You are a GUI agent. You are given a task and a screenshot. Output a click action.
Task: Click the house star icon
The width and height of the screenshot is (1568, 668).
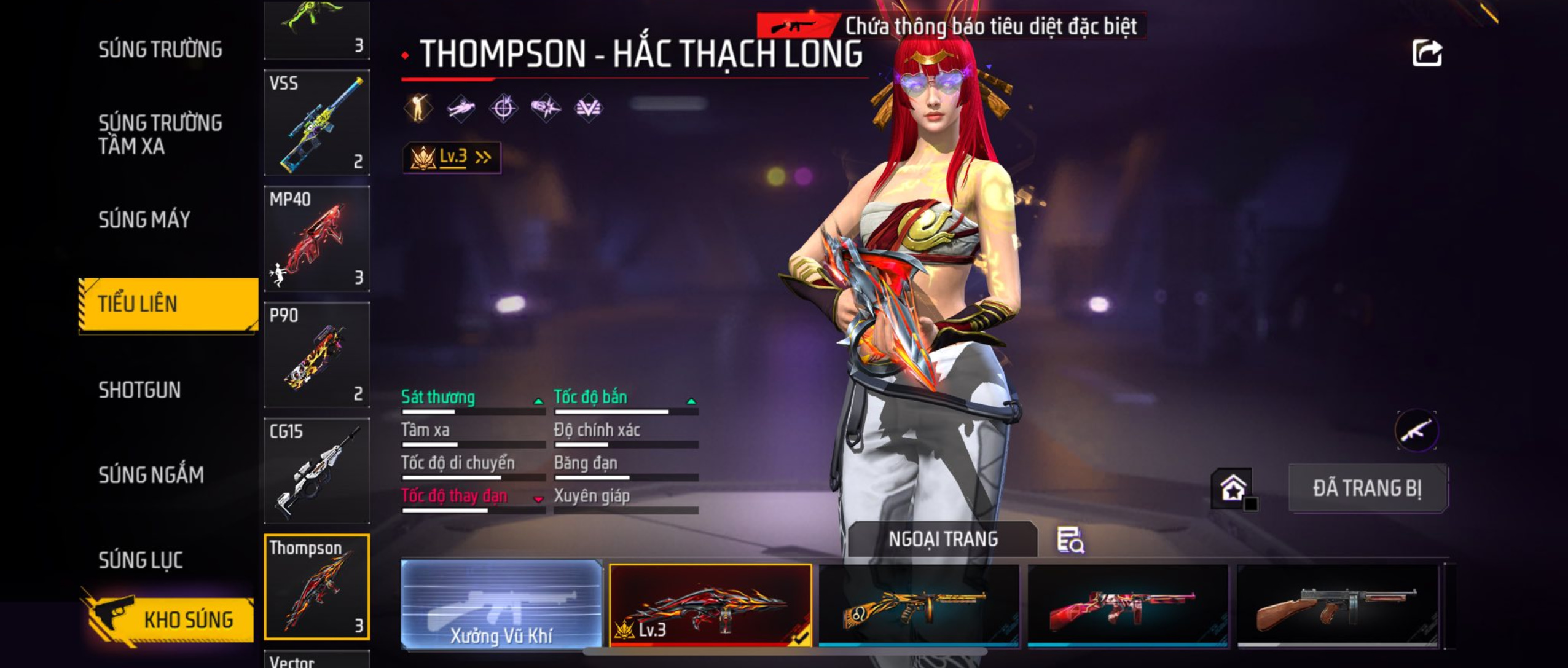(1233, 489)
